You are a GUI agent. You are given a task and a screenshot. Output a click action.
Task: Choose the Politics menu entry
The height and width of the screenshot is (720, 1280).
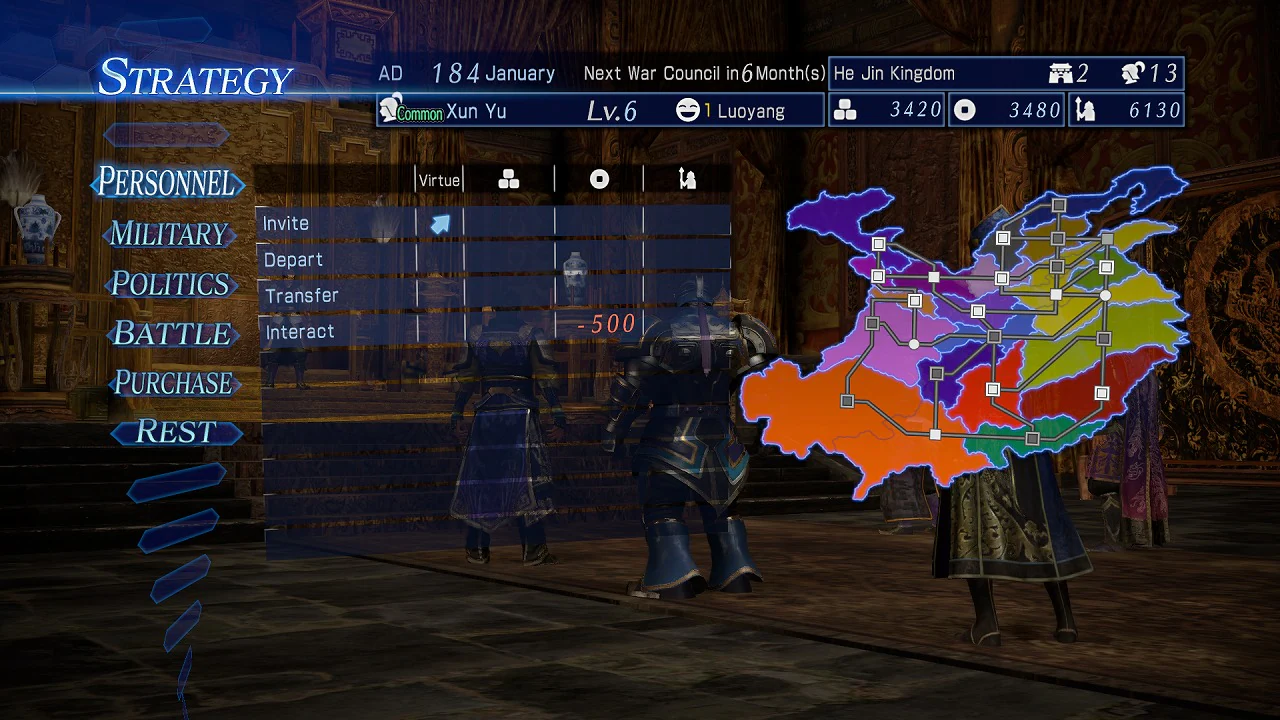pos(170,284)
